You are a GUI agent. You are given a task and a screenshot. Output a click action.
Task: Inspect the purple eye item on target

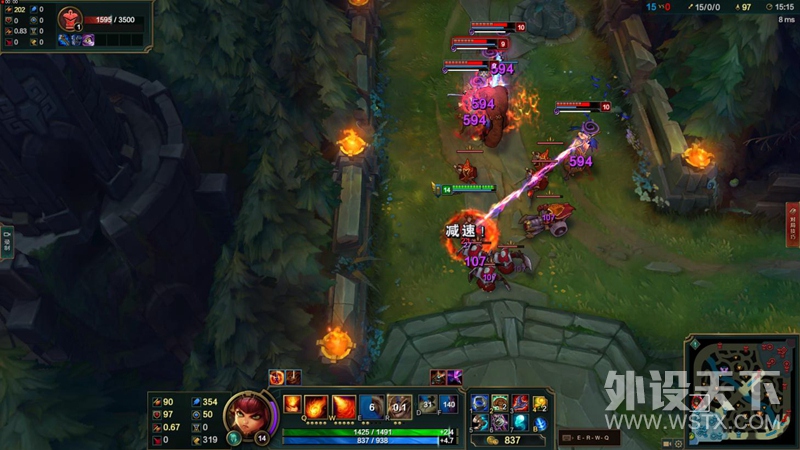[x=88, y=39]
